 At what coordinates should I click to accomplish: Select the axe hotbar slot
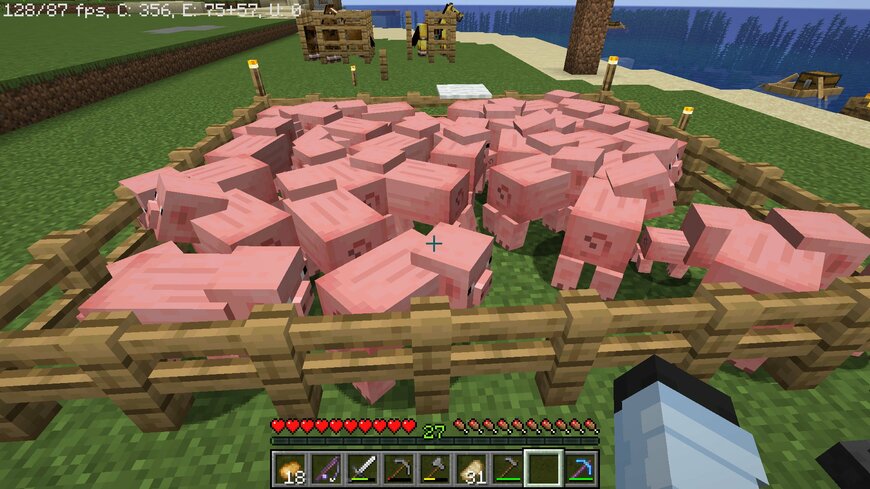tap(435, 467)
